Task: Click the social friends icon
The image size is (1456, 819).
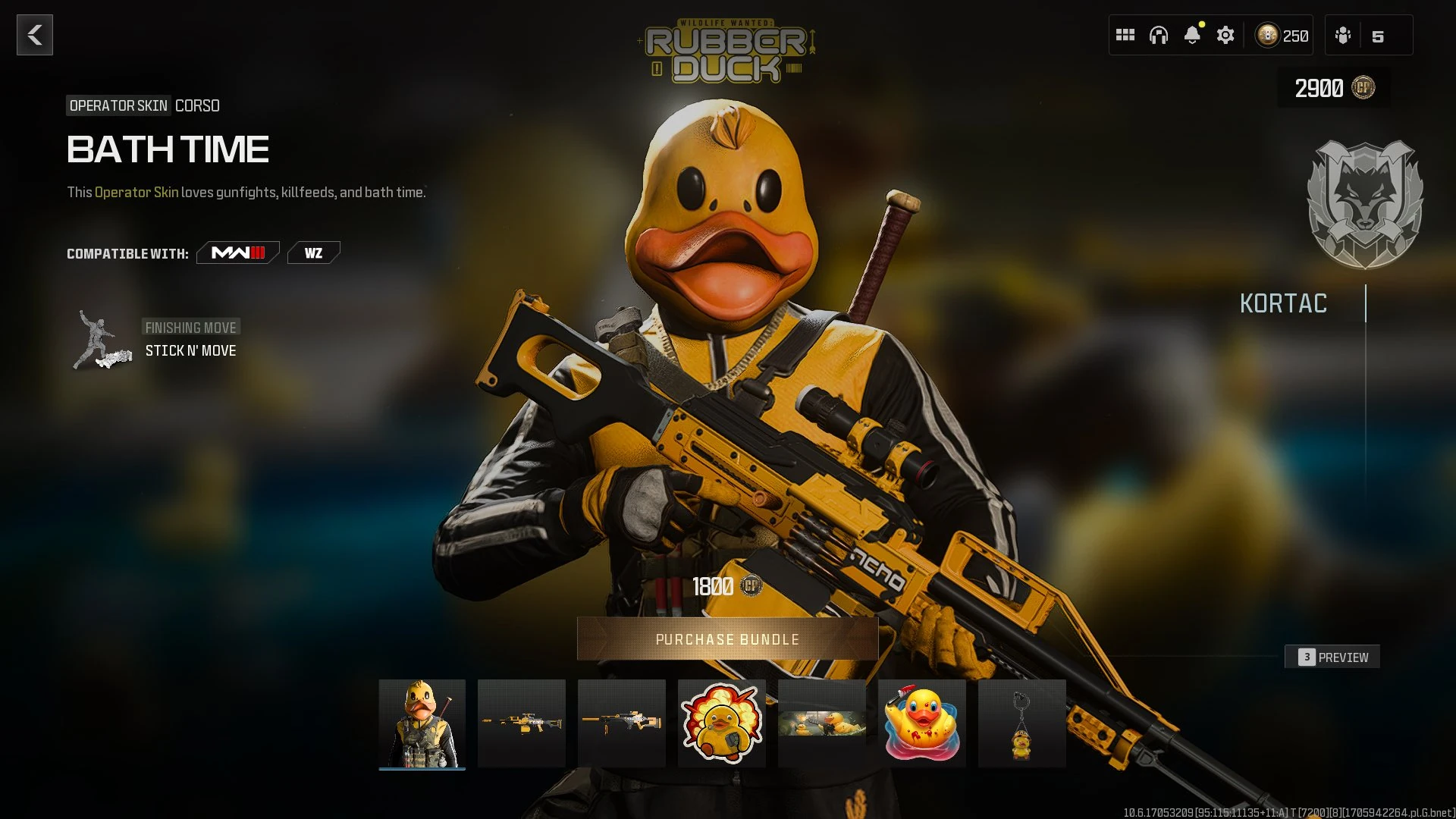Action: 1343,35
